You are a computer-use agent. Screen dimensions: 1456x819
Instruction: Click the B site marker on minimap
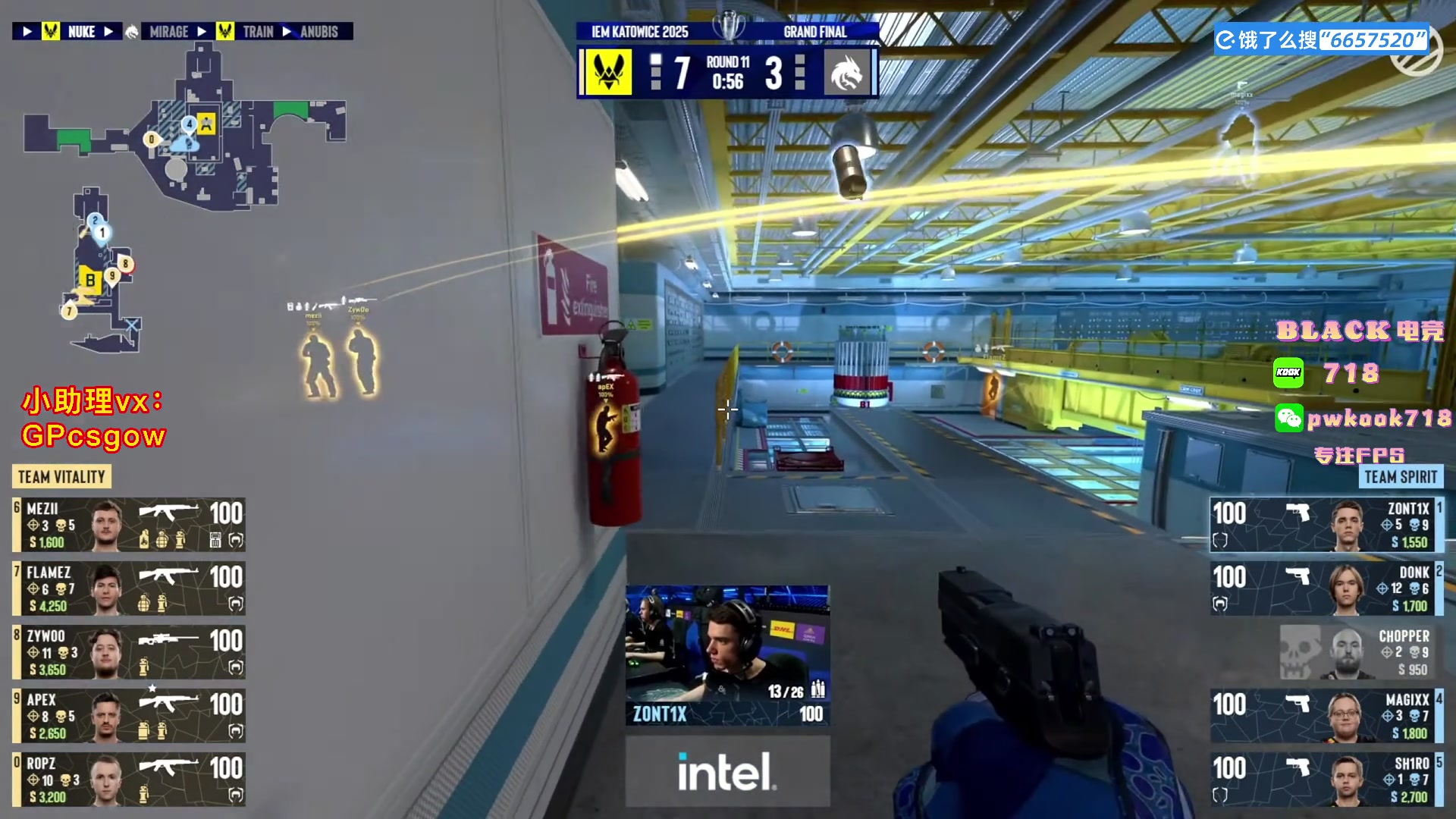[x=89, y=280]
